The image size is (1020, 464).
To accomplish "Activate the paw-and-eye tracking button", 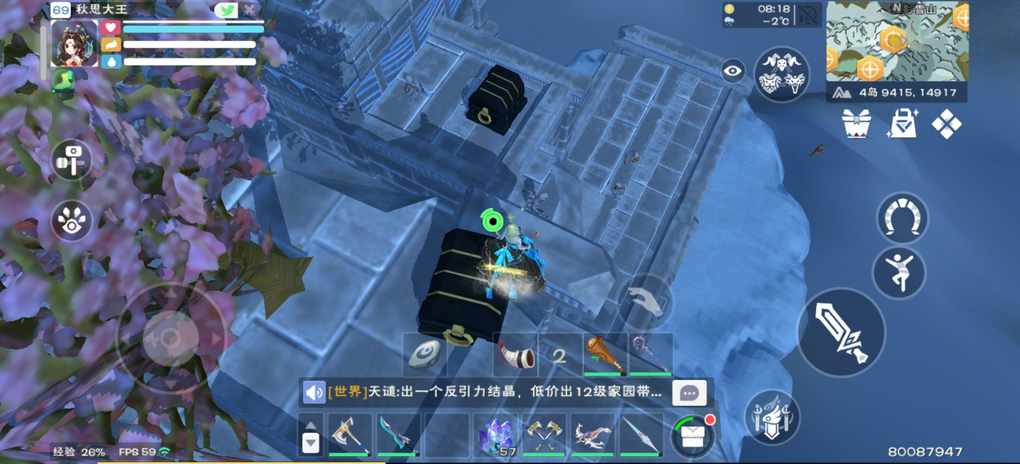I will 71,221.
